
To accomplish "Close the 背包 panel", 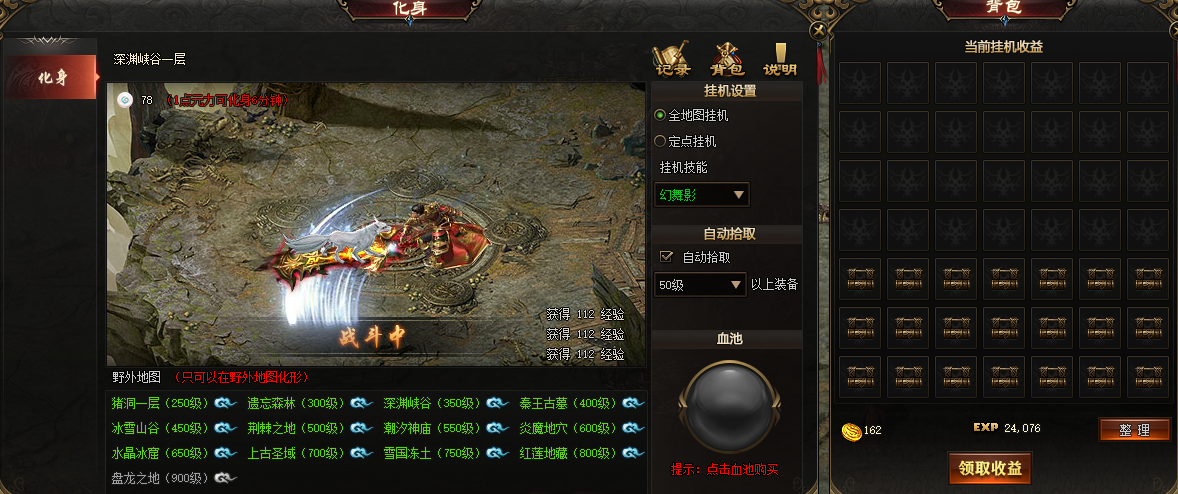I will pyautogui.click(x=818, y=30).
